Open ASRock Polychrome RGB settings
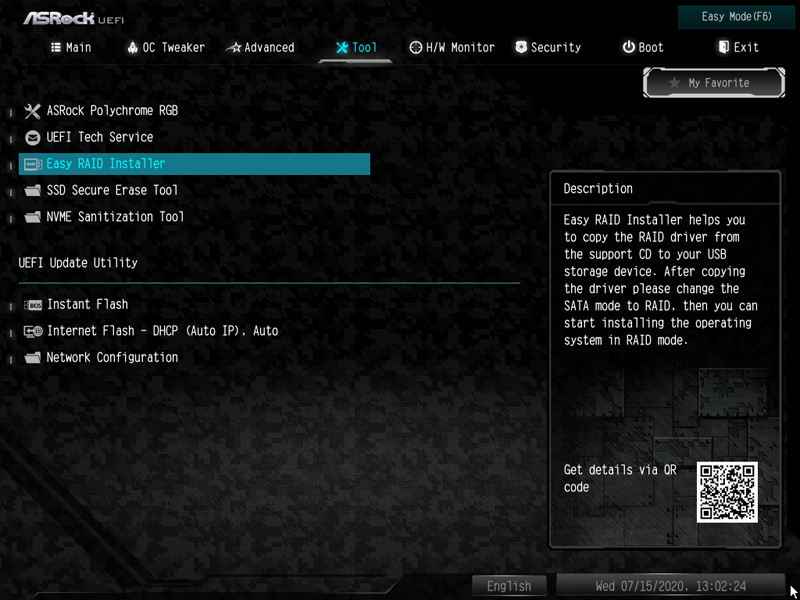 [112, 111]
